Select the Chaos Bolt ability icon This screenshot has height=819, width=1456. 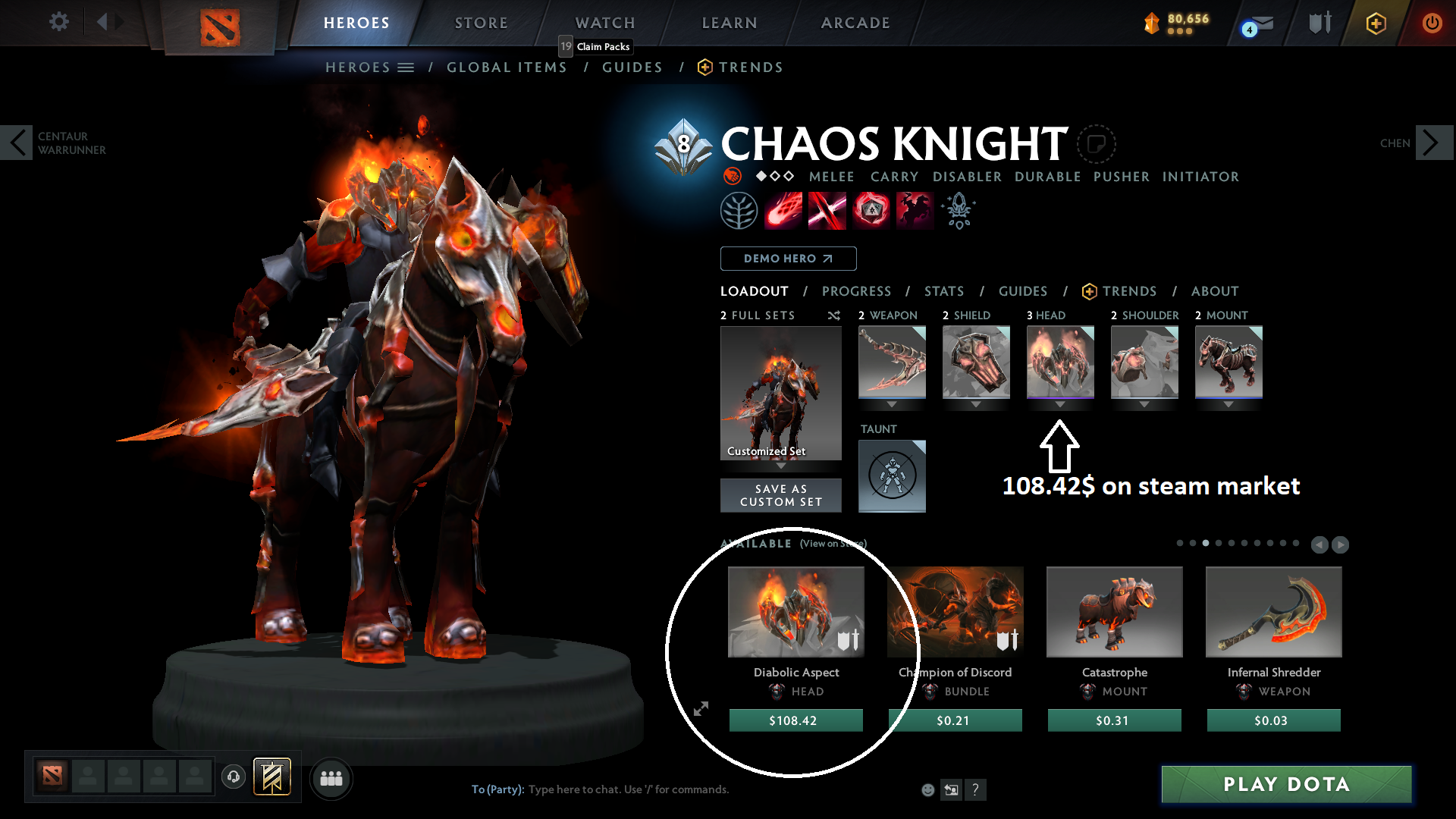pos(783,210)
